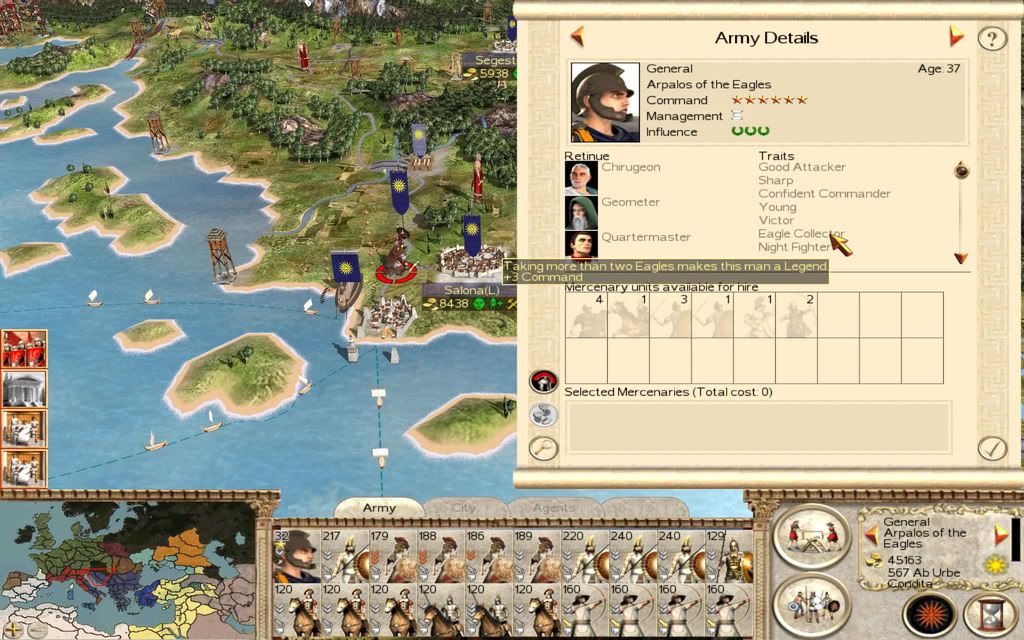This screenshot has width=1024, height=640.
Task: Select the mercenary unit with 4 available
Action: 586,315
